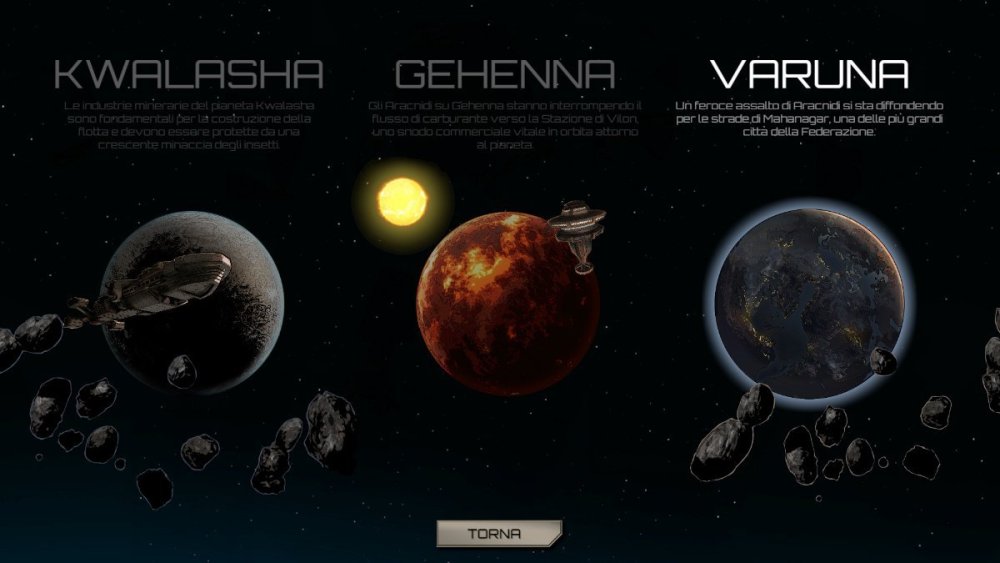Screen dimensions: 1000x563
Task: Select the Gehenna title heading
Action: point(505,74)
